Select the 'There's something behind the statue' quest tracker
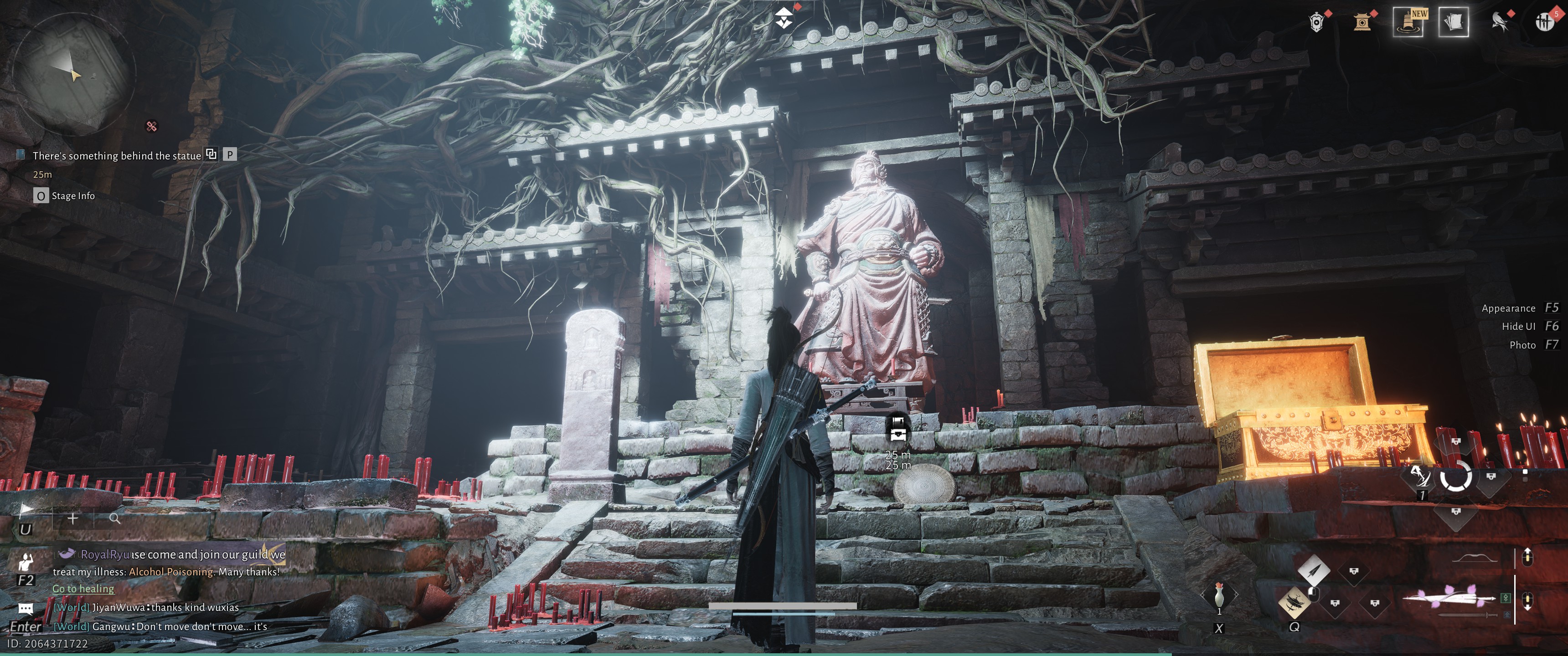Image resolution: width=1568 pixels, height=656 pixels. tap(116, 156)
